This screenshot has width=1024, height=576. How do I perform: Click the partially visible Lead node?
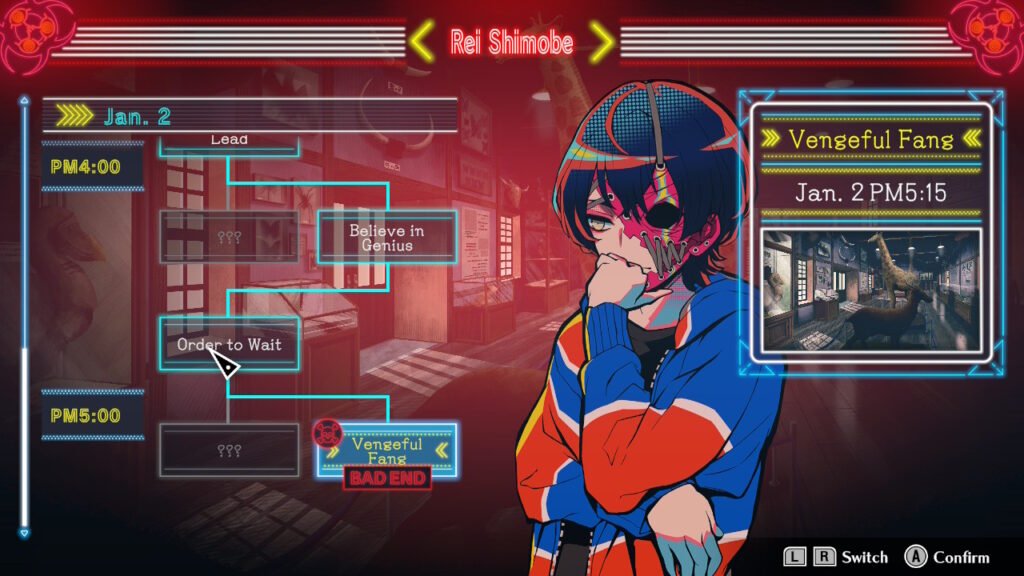point(229,141)
